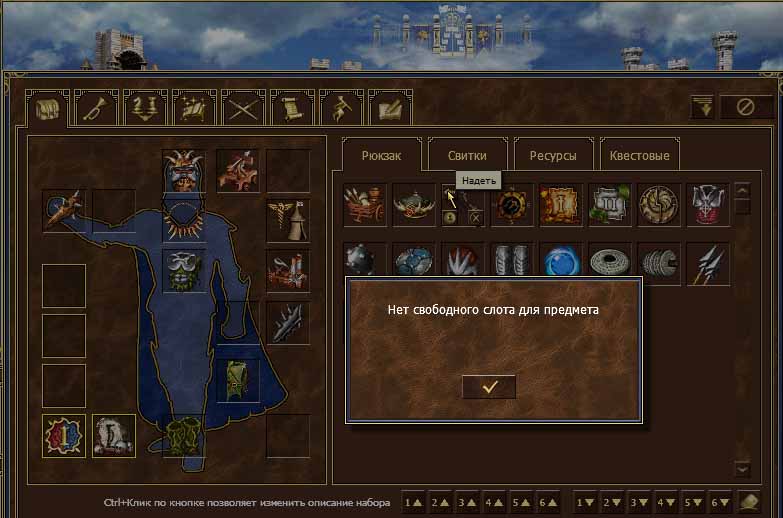The width and height of the screenshot is (783, 518).
Task: Load equipment set 1 with up arrow
Action: point(412,500)
